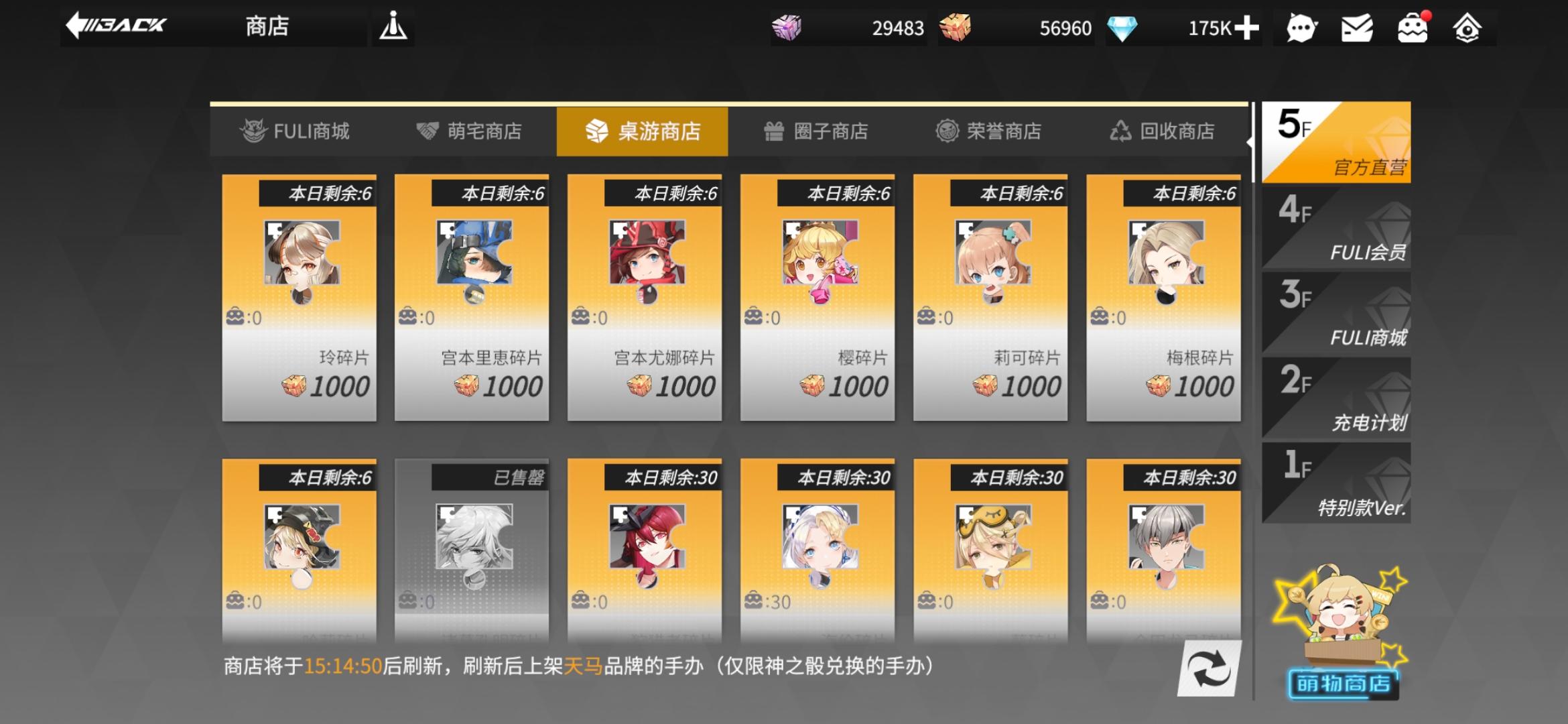Select the 回收商店 tab
Image resolution: width=1568 pixels, height=724 pixels.
[x=1165, y=131]
